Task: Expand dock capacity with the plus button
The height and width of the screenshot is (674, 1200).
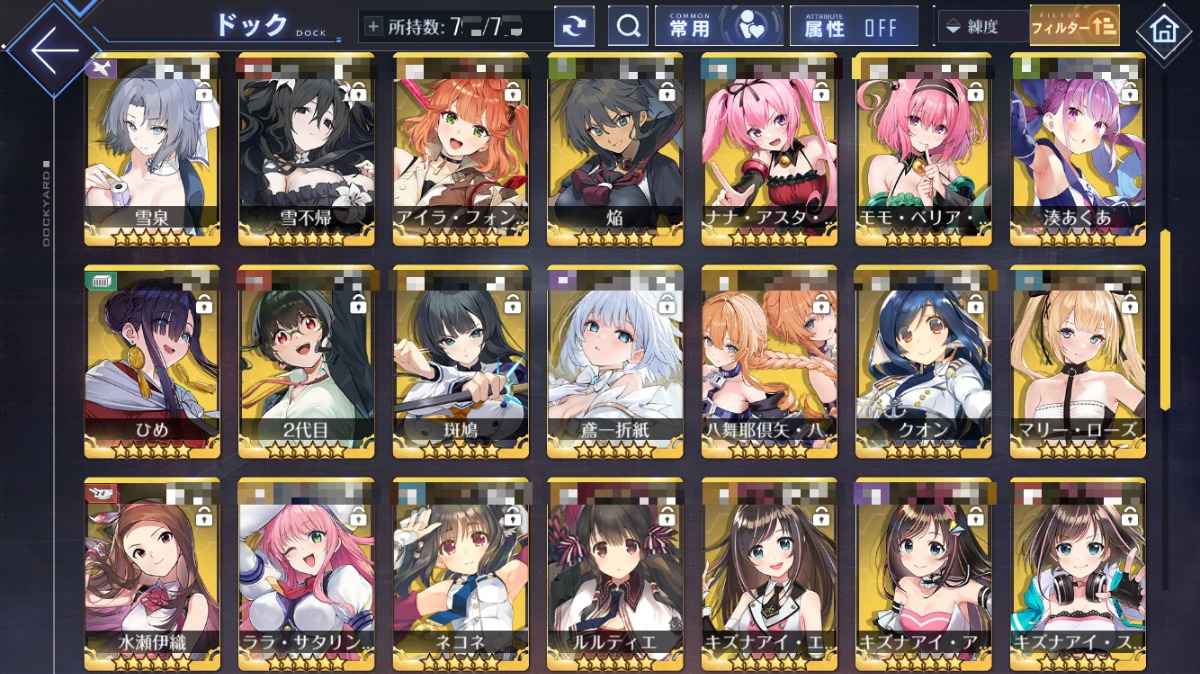Action: tap(374, 27)
